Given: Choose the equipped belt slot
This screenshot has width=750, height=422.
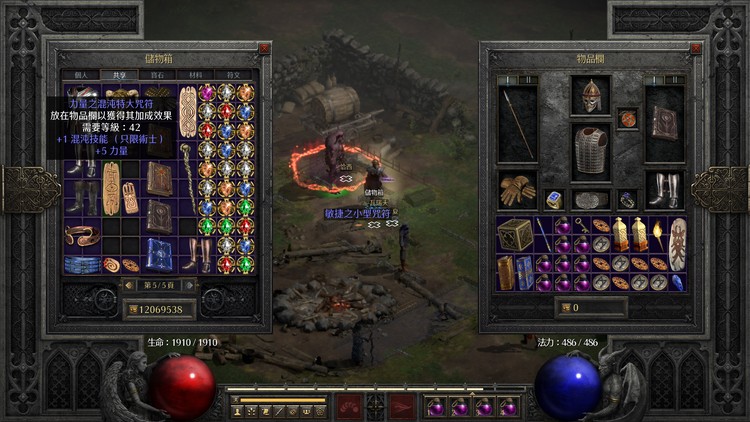Looking at the screenshot, I should 591,199.
